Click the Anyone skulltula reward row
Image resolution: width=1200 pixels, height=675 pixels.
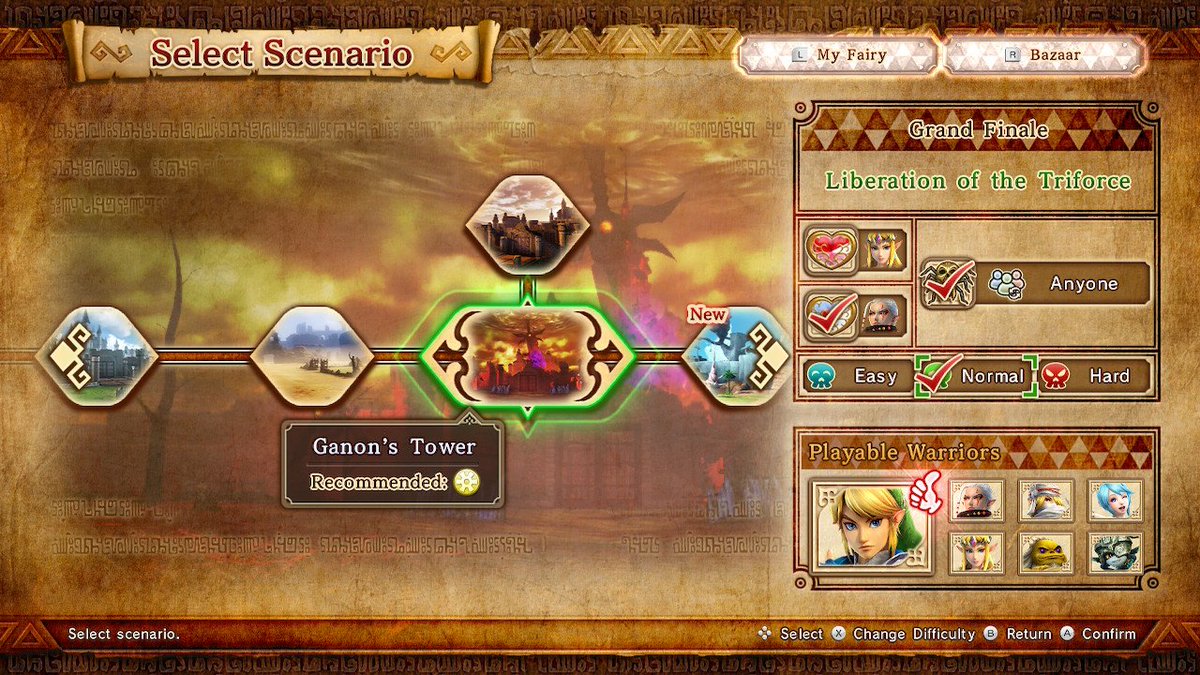(1035, 284)
